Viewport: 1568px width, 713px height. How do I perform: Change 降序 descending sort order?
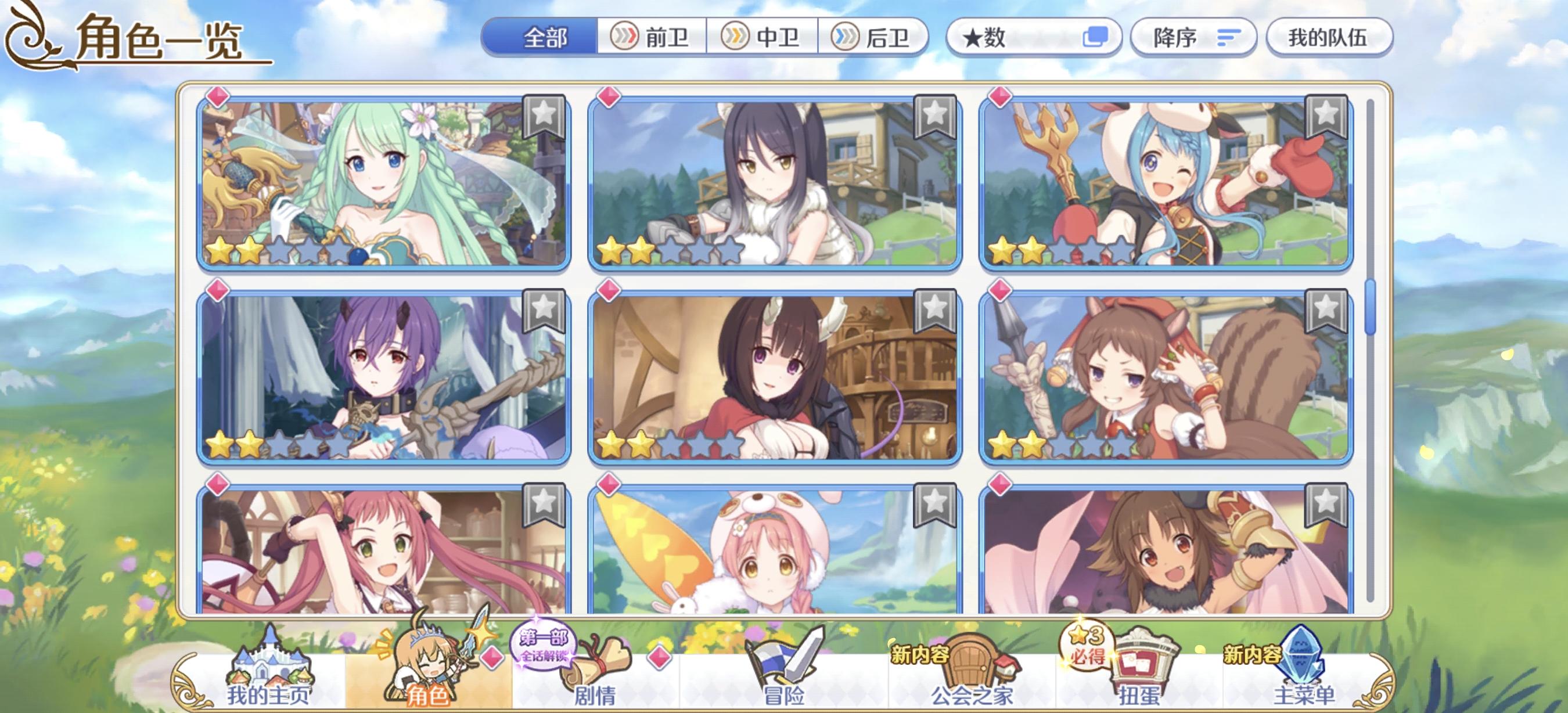point(1193,38)
